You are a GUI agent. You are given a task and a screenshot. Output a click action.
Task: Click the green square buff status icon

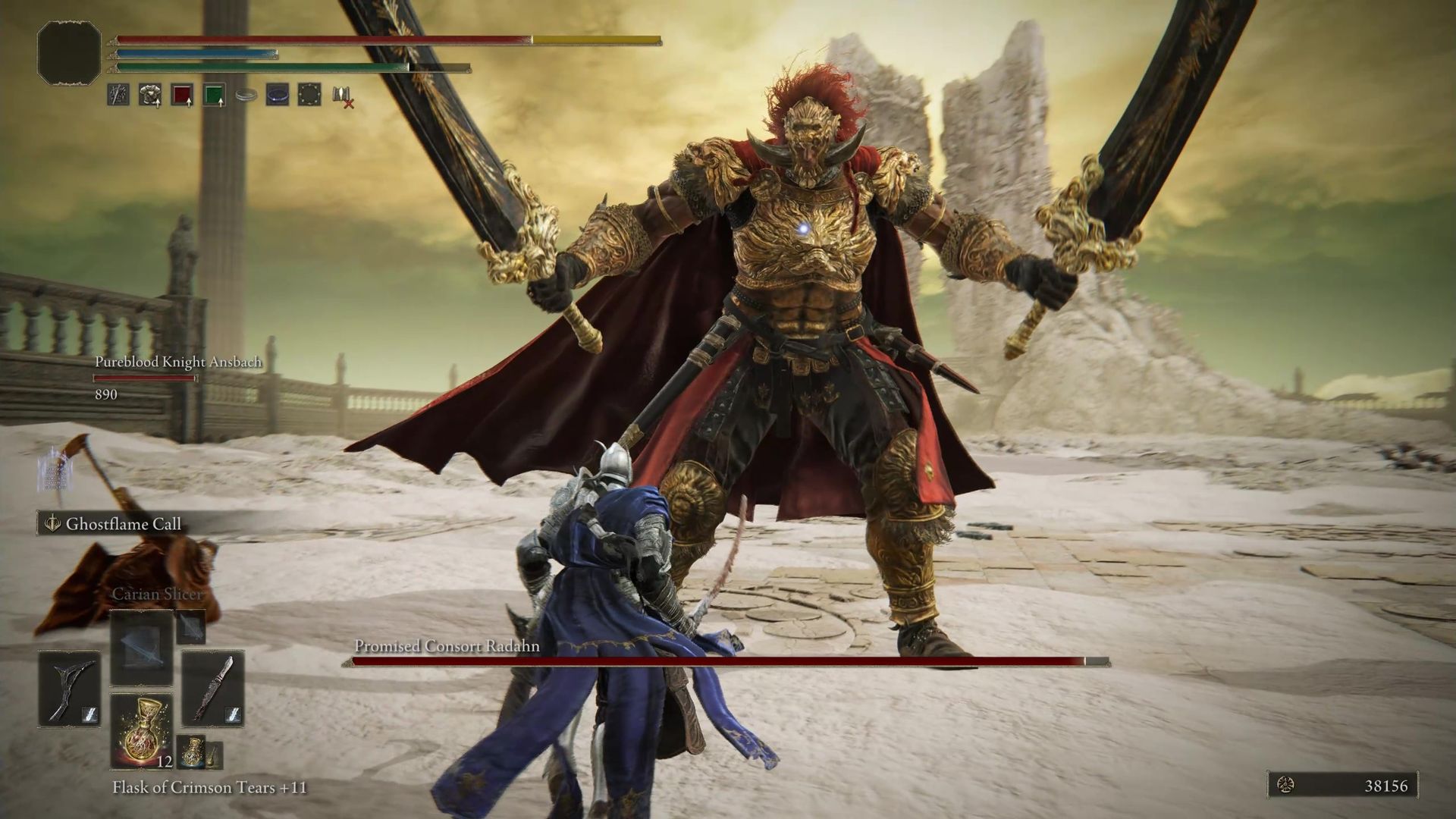[215, 97]
